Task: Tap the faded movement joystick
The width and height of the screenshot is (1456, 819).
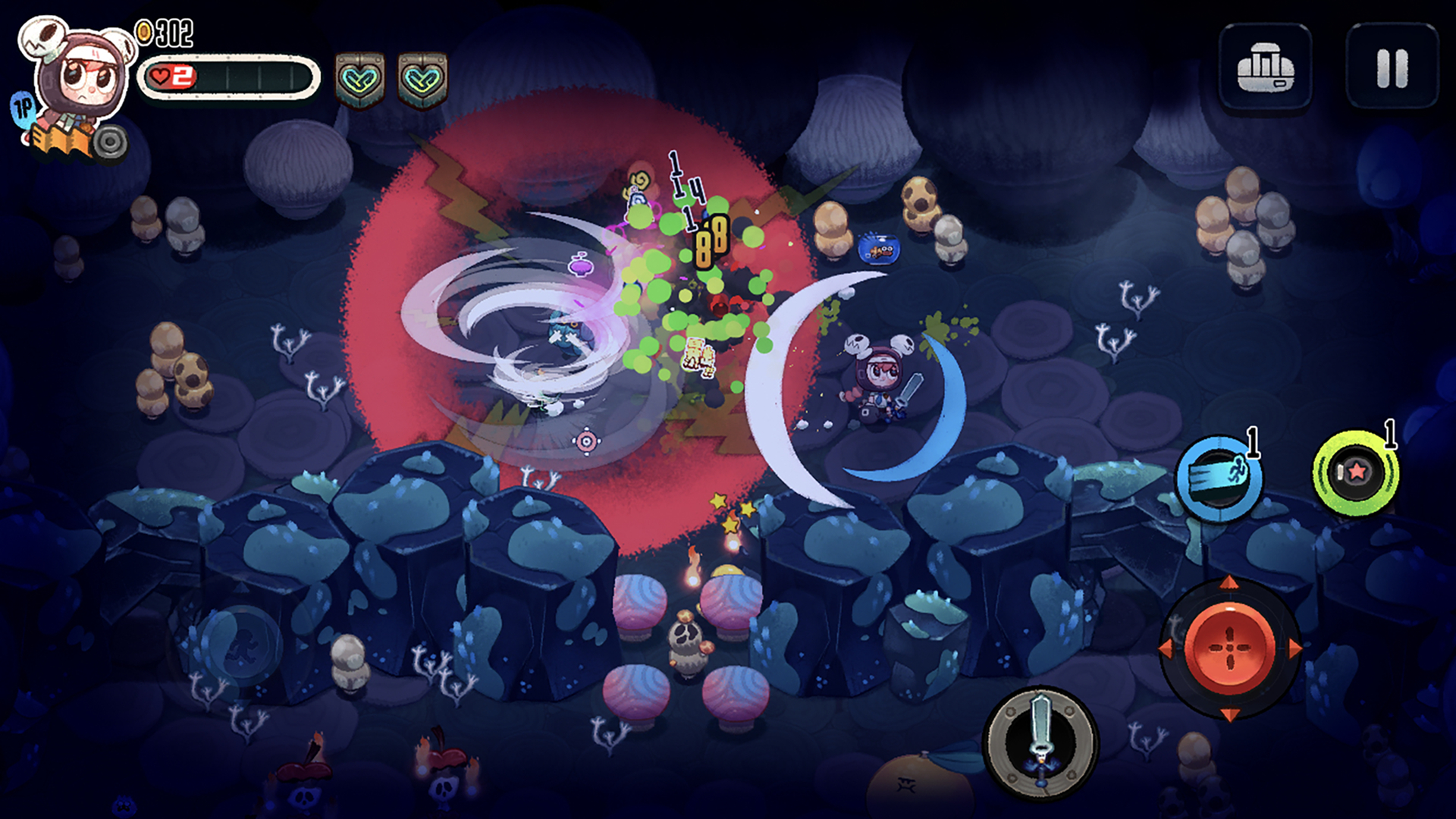Action: [241, 647]
